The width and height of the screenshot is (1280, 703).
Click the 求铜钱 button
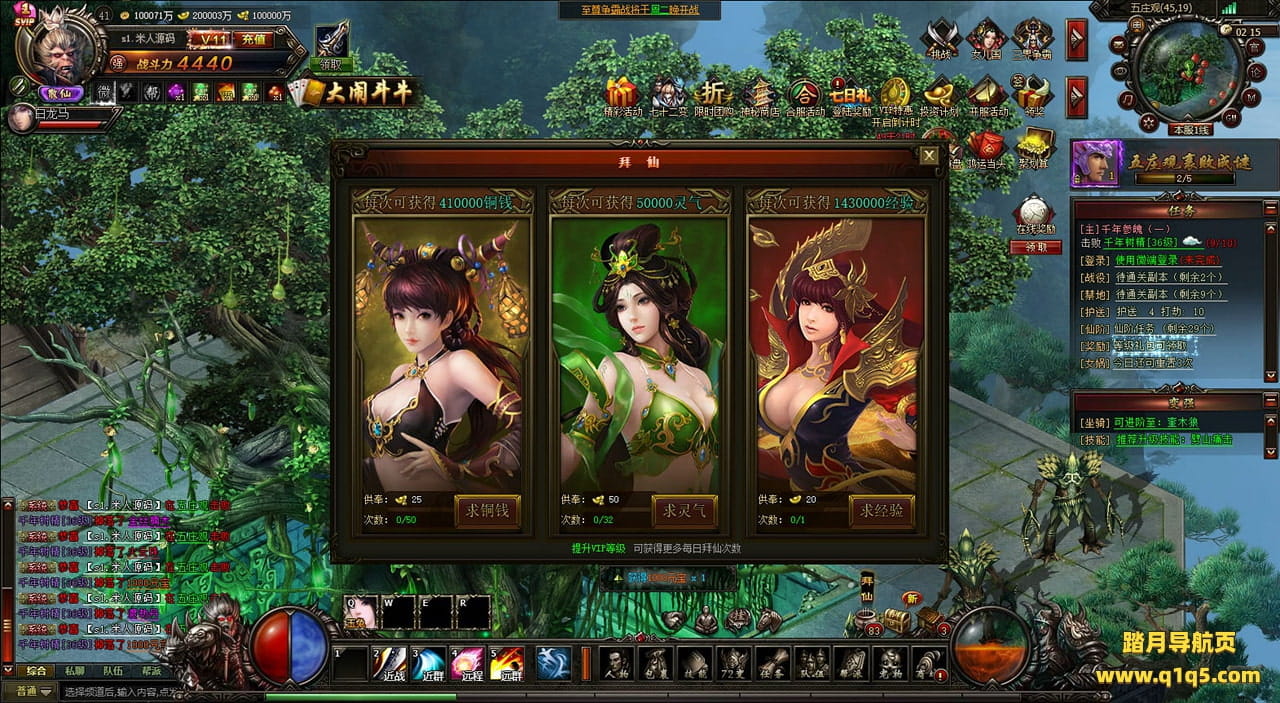click(487, 511)
